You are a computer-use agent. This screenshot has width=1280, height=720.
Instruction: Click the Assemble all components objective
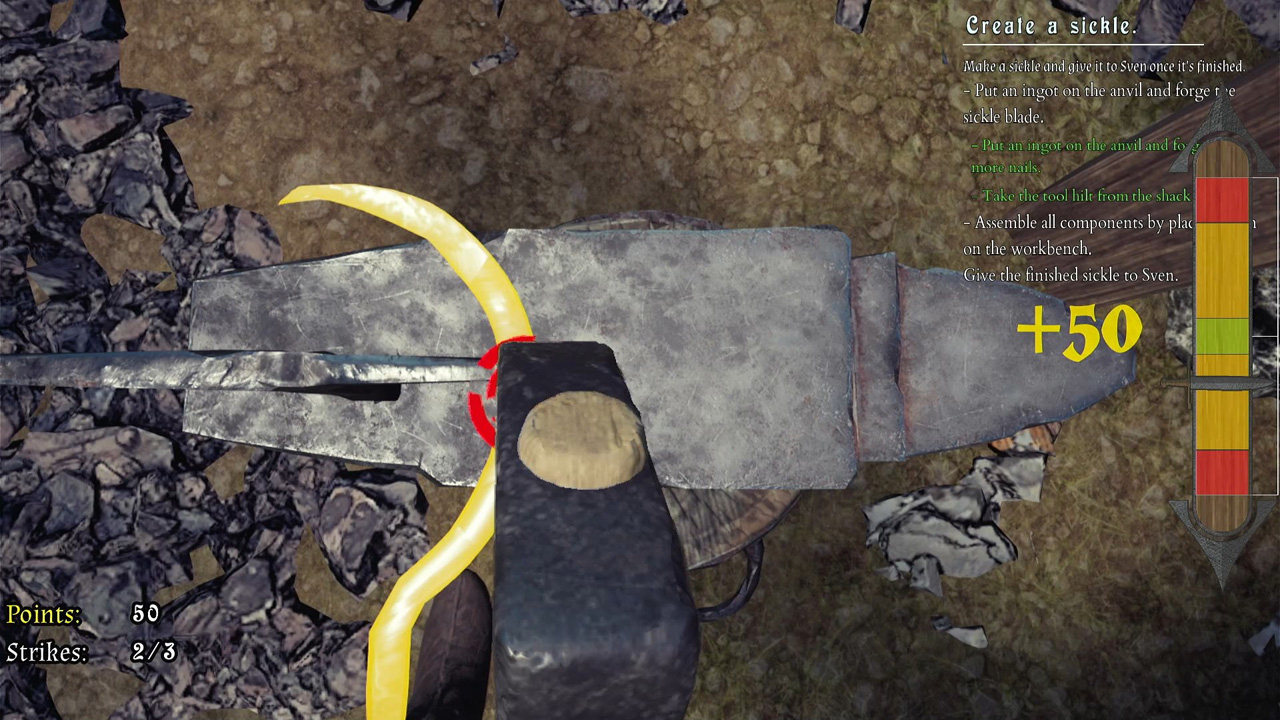pyautogui.click(x=1075, y=236)
